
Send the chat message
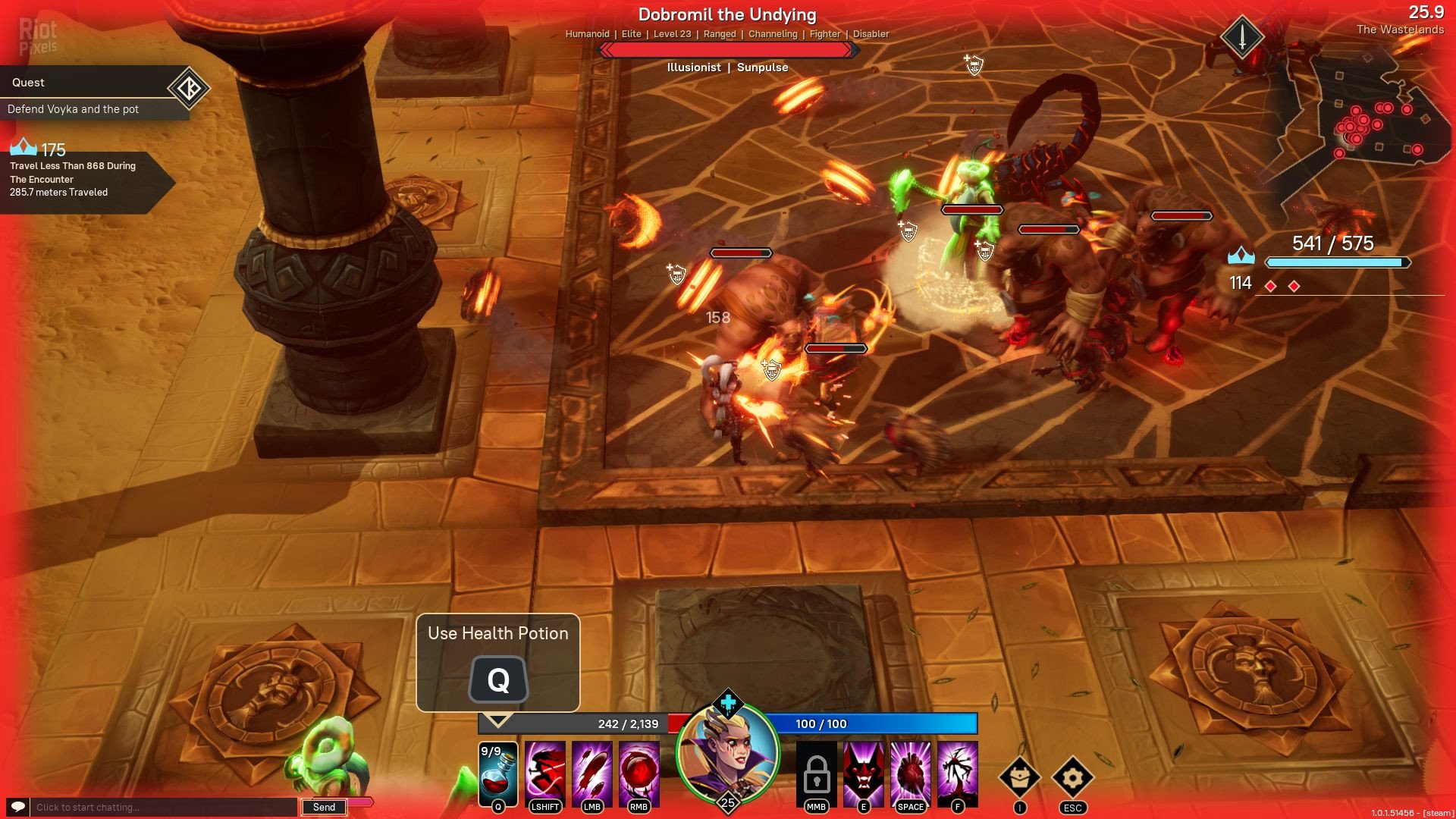tap(324, 807)
